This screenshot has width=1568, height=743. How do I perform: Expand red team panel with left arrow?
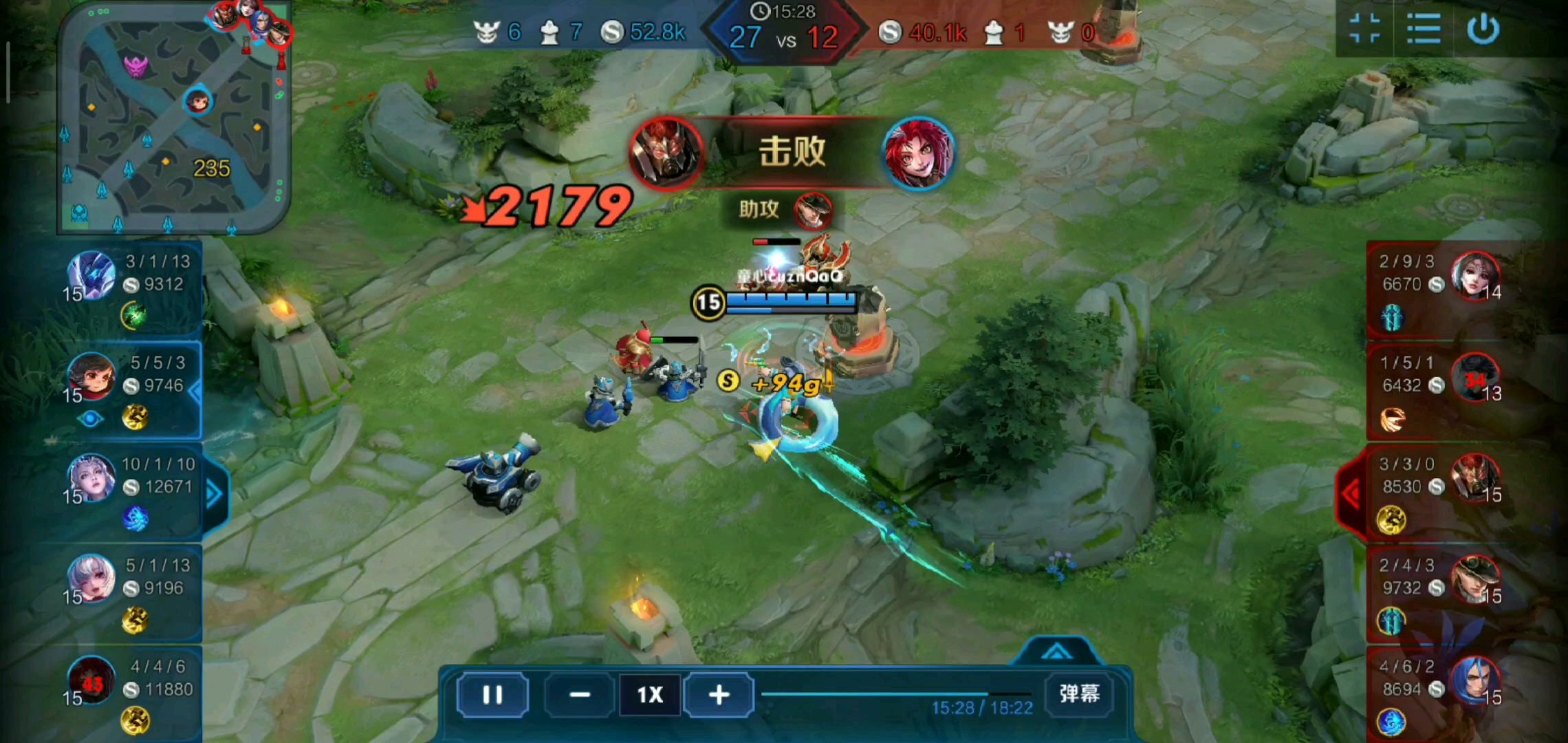pos(1351,493)
